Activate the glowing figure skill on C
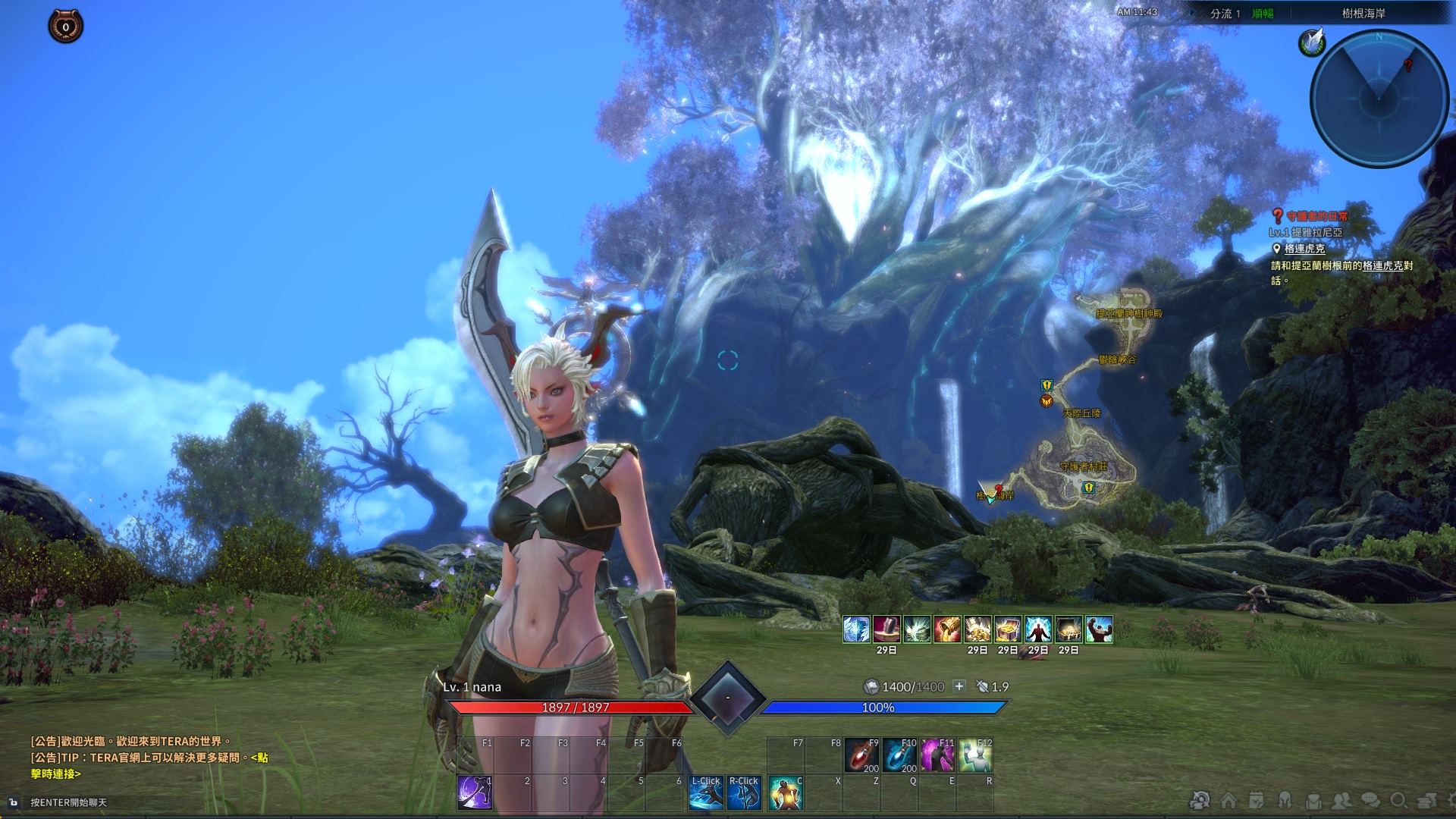 [x=785, y=792]
